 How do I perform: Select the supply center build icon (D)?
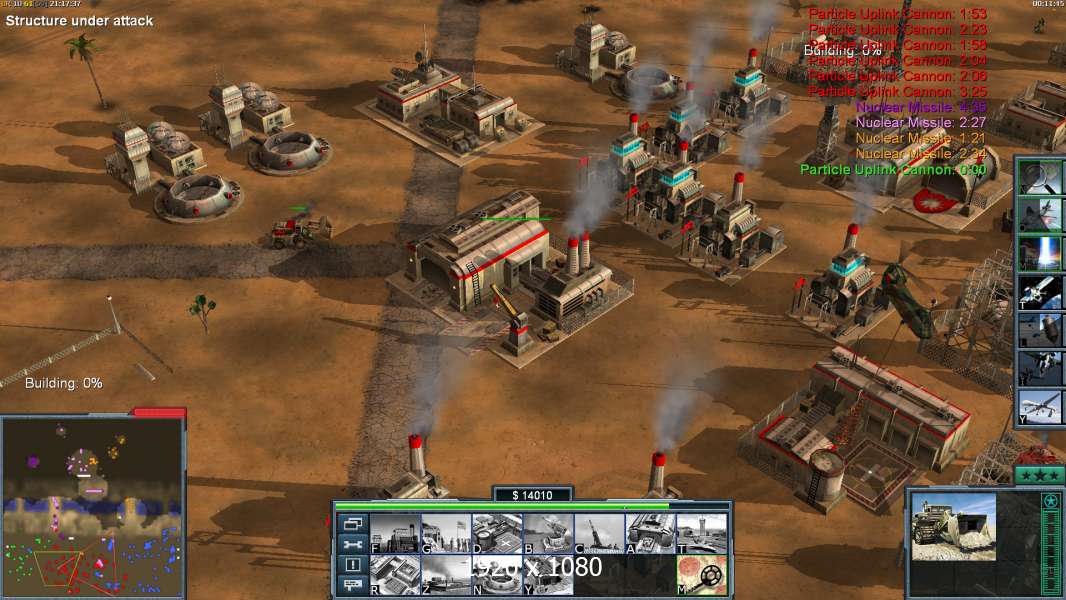tap(497, 533)
